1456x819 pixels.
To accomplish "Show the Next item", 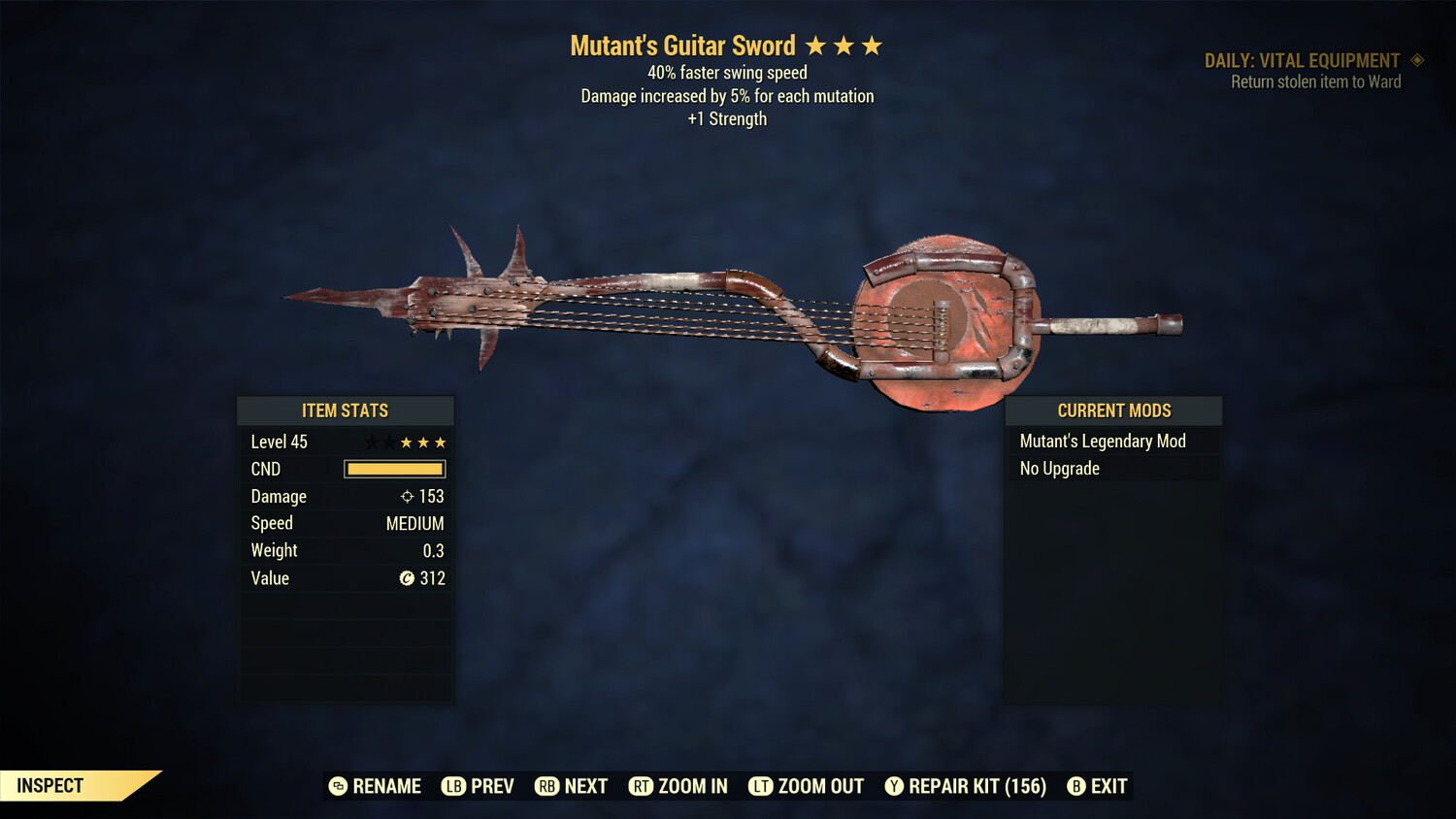I will pyautogui.click(x=572, y=786).
